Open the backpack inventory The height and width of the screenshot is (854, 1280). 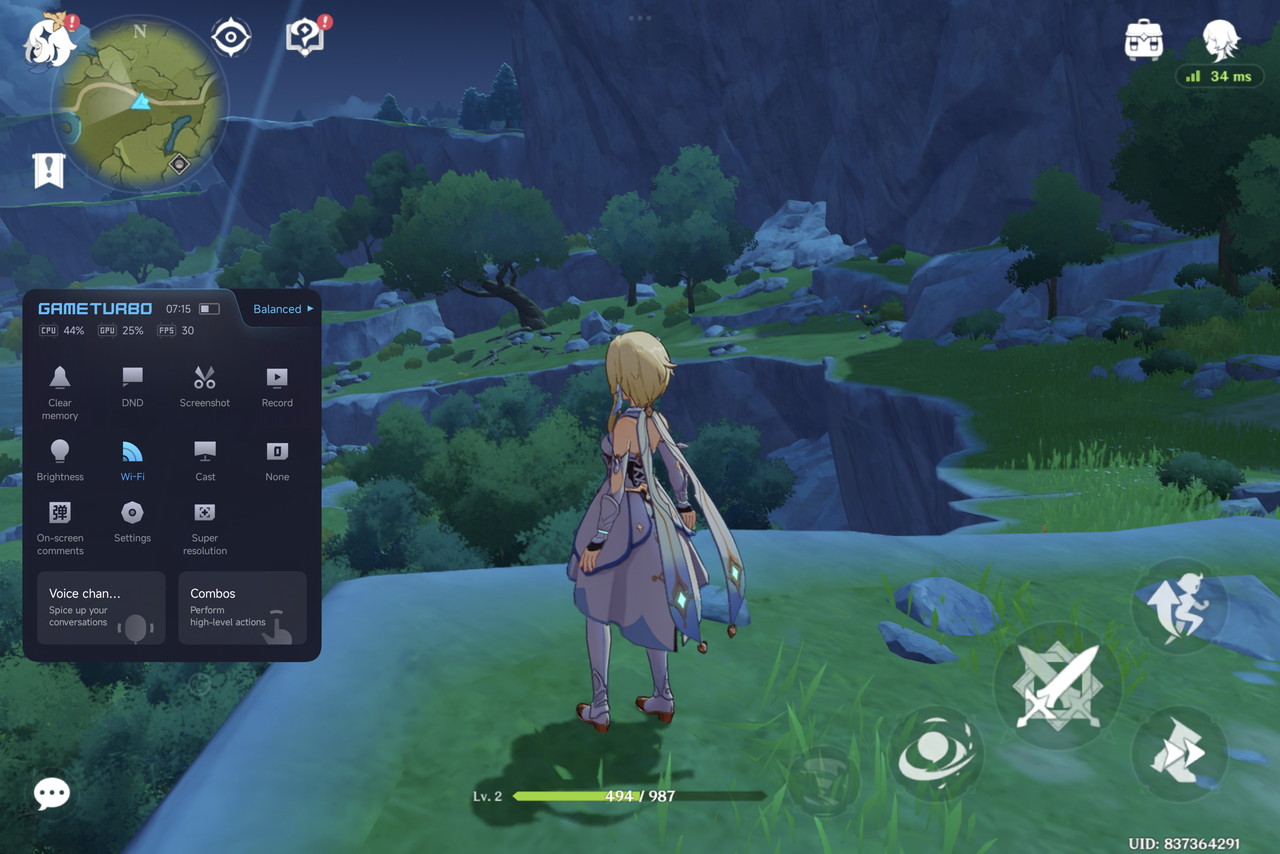(x=1143, y=41)
